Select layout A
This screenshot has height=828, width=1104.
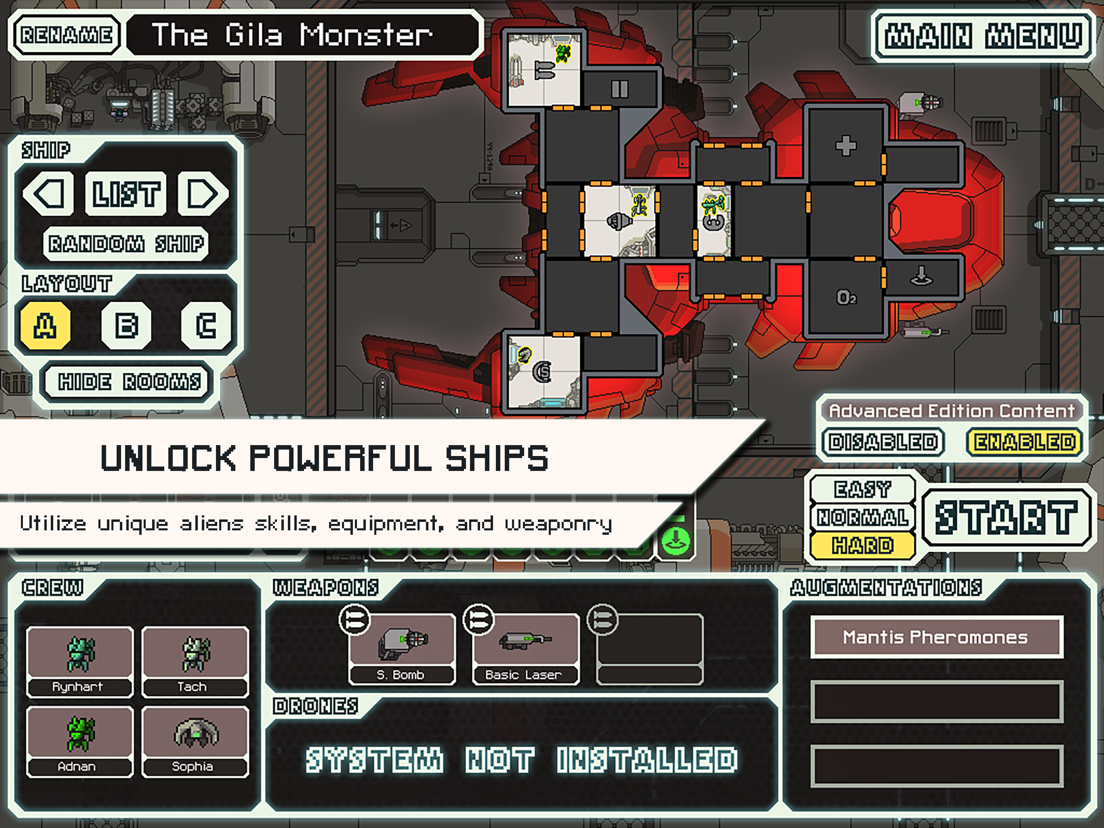(47, 326)
